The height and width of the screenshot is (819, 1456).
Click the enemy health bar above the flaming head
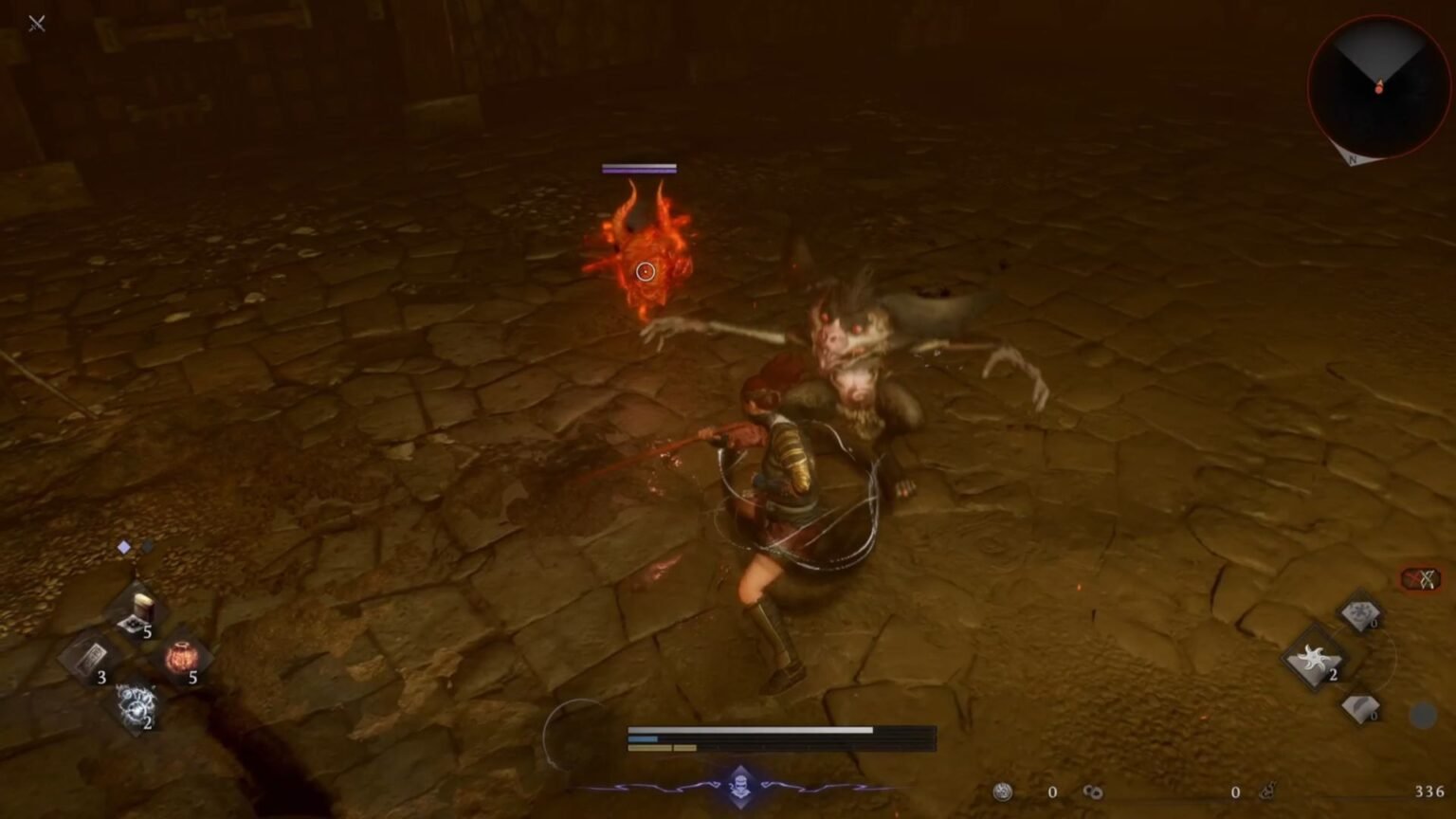pos(638,169)
